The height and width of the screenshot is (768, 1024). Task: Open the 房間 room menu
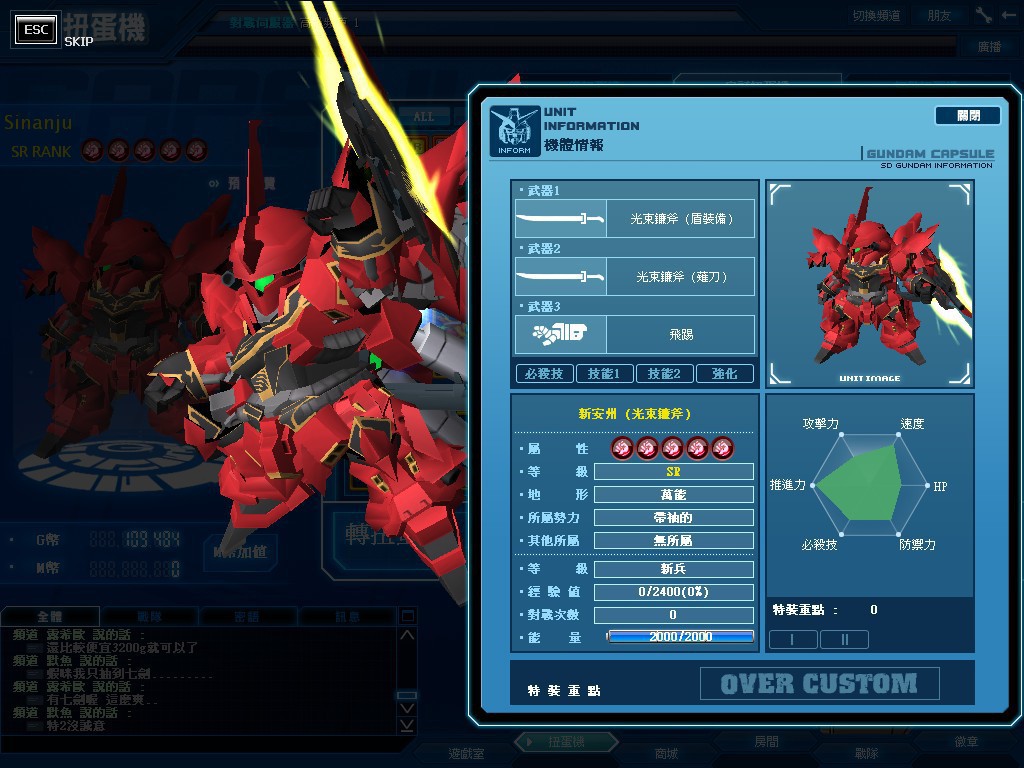(766, 743)
